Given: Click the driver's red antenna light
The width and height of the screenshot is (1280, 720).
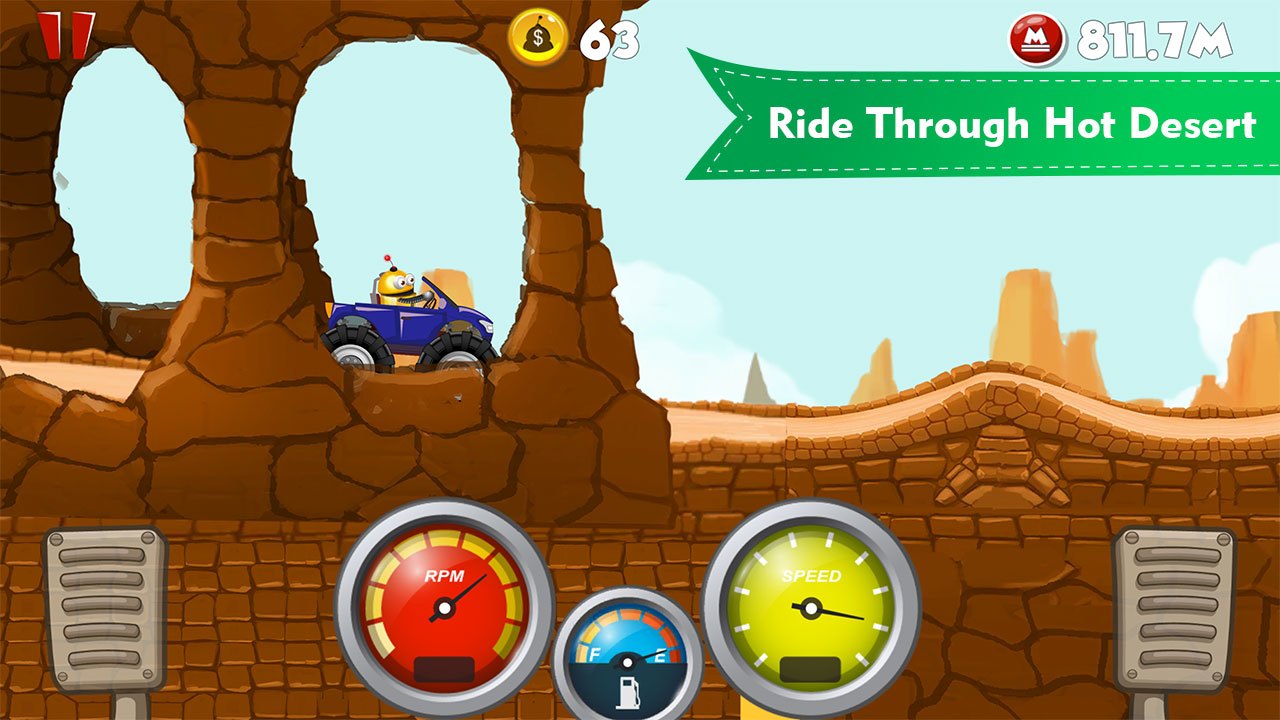Looking at the screenshot, I should pyautogui.click(x=388, y=257).
